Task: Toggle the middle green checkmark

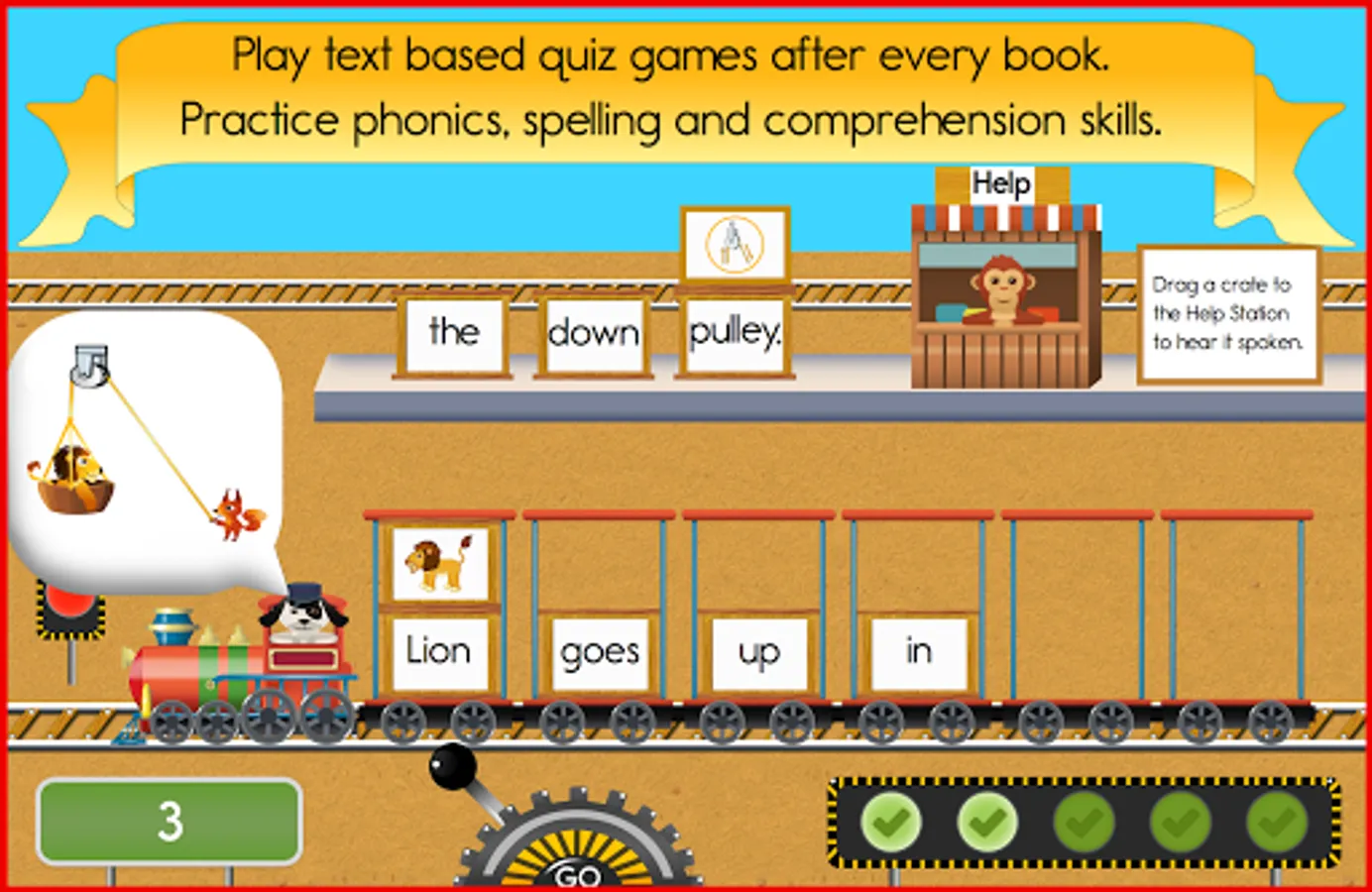Action: click(x=1086, y=821)
